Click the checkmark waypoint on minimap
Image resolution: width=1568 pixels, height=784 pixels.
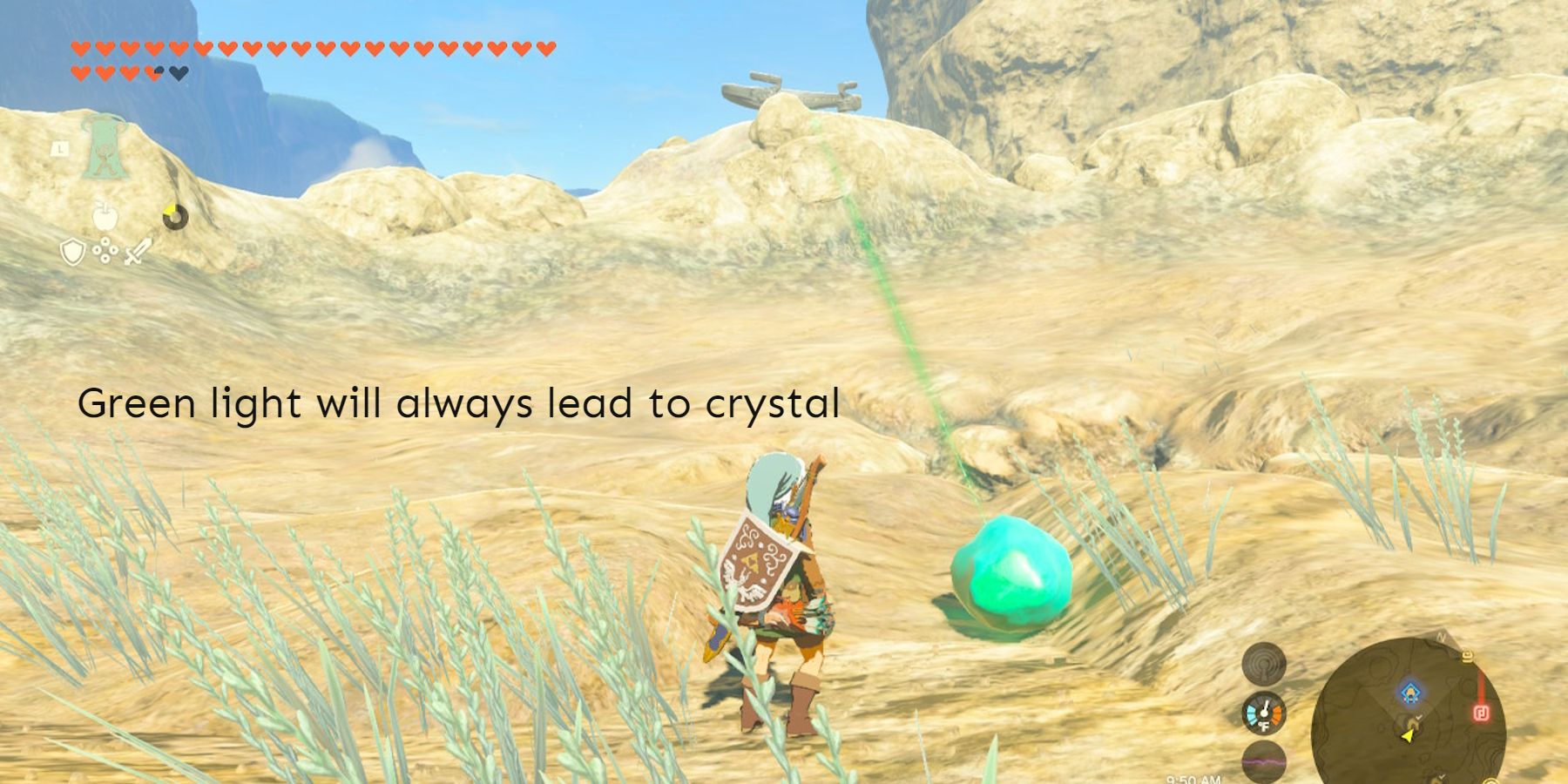[x=1418, y=717]
